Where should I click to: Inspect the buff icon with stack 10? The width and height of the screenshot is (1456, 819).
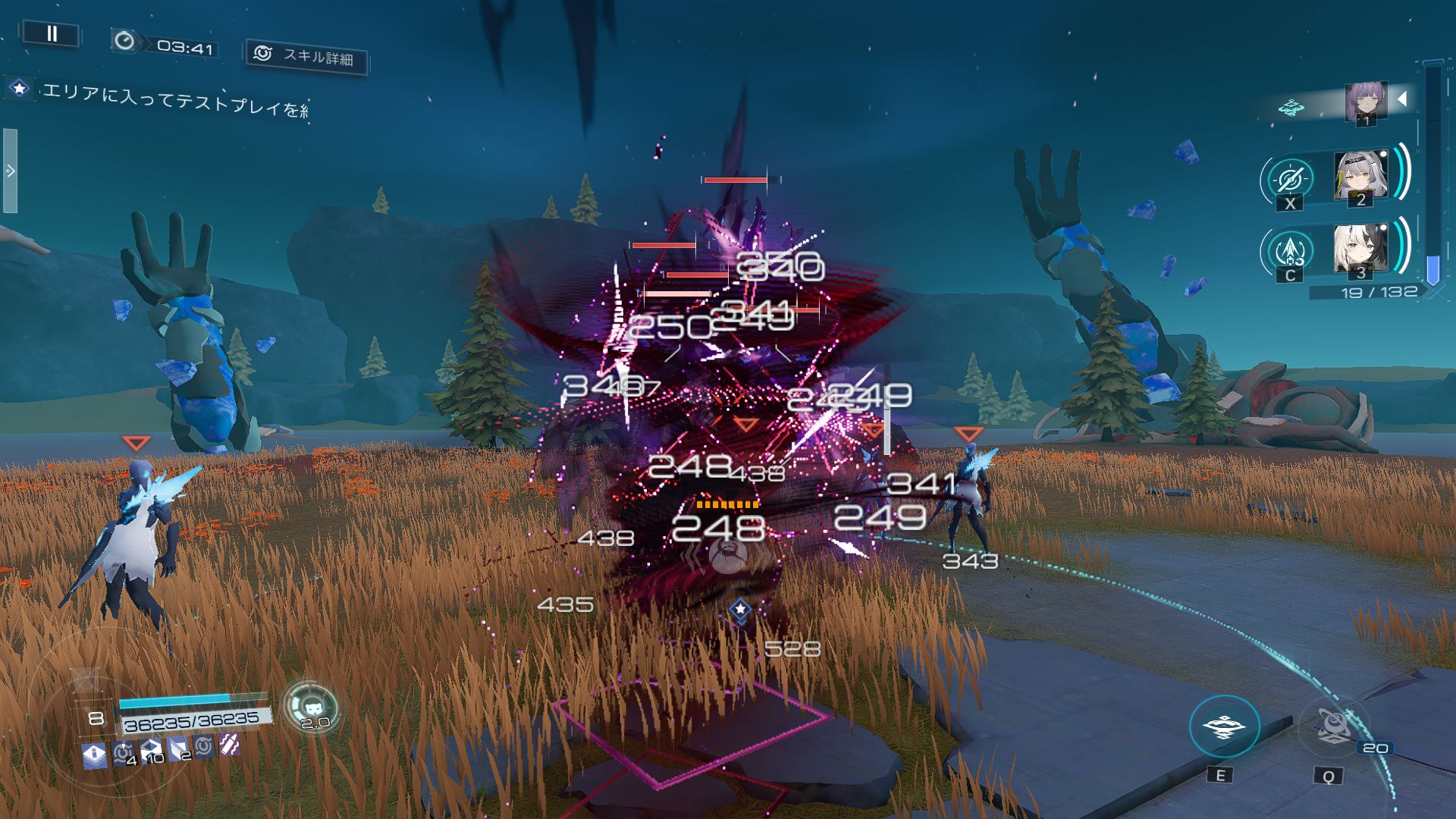pyautogui.click(x=150, y=750)
